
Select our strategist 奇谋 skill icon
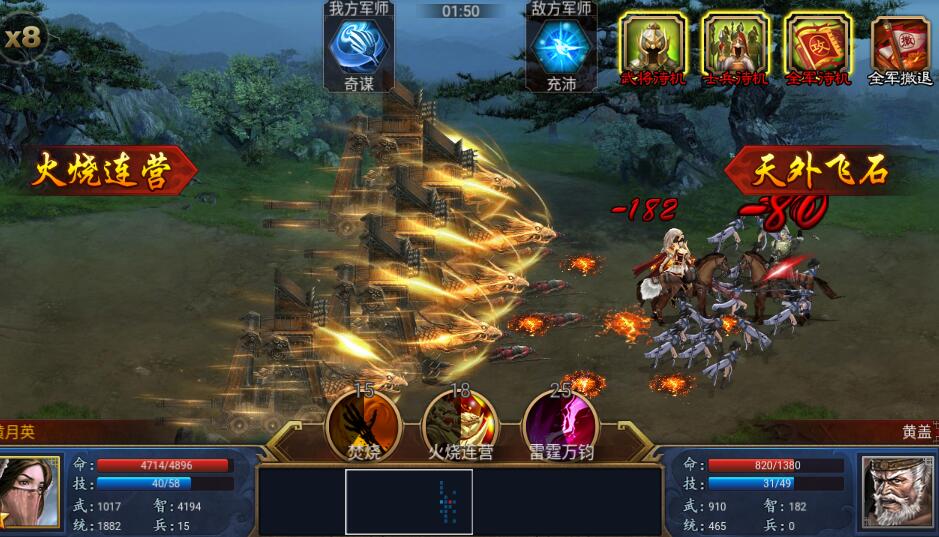(x=359, y=48)
